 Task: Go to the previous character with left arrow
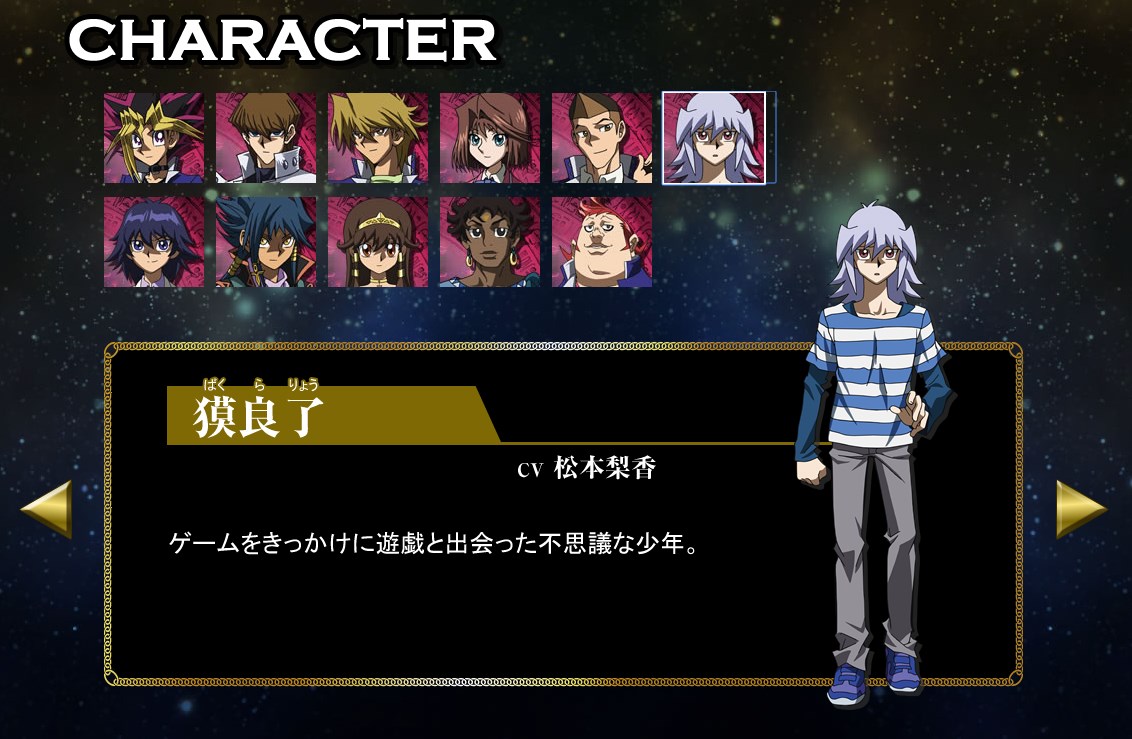tap(46, 509)
